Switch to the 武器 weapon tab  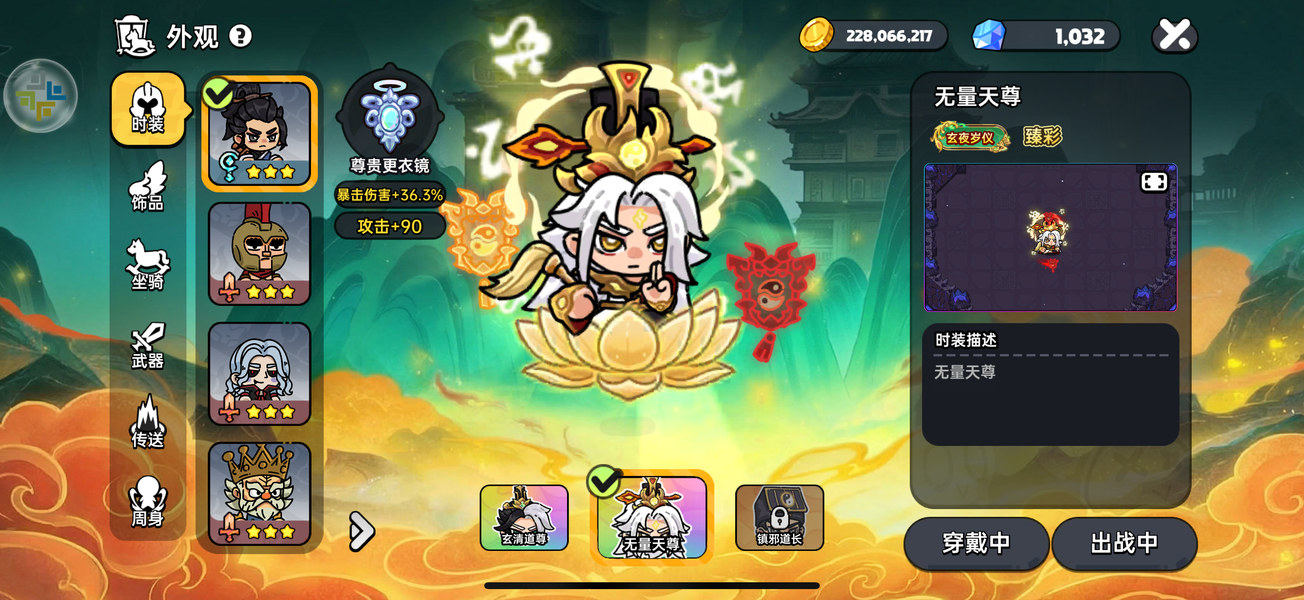pos(148,345)
